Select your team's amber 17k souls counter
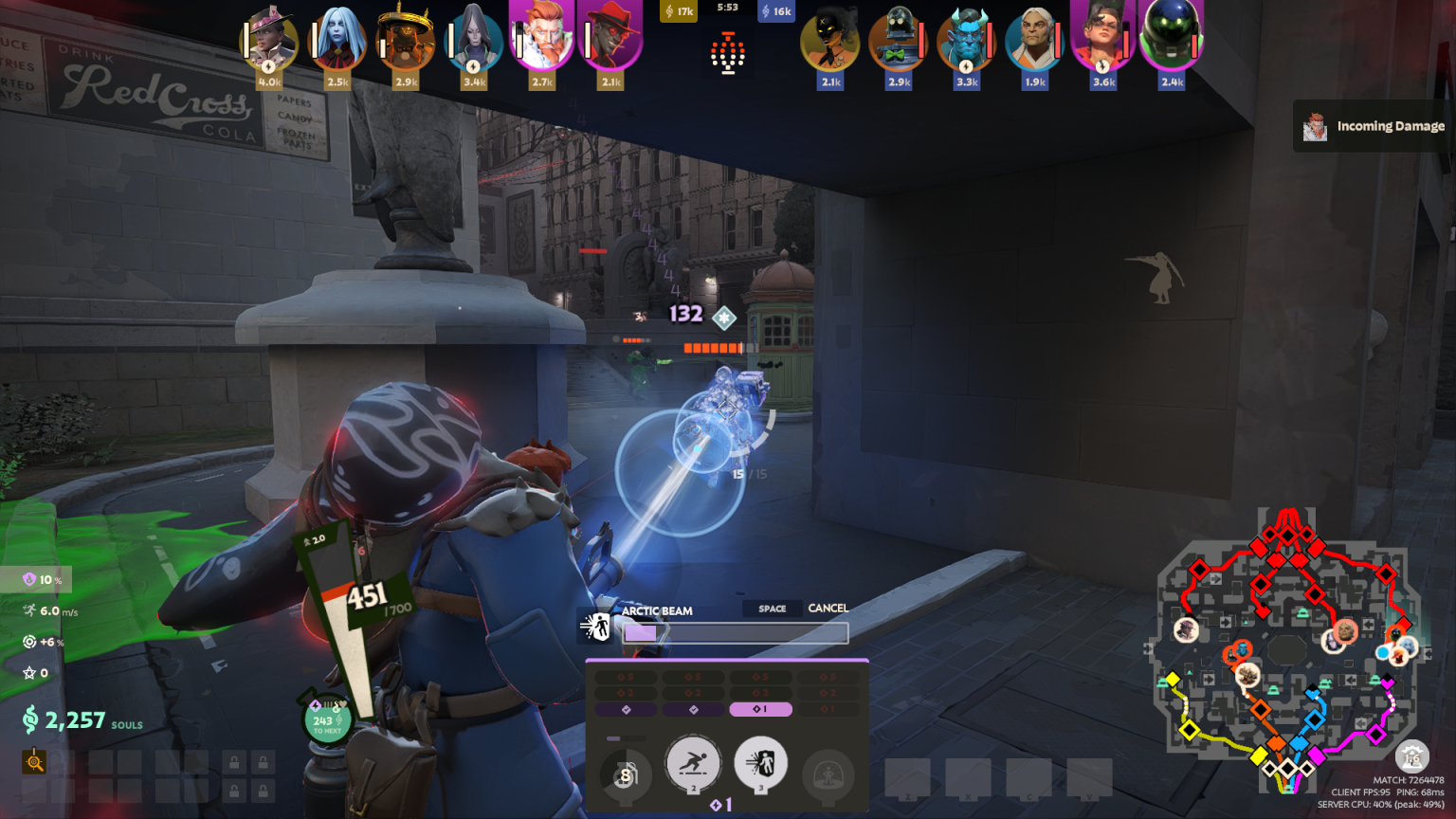The height and width of the screenshot is (819, 1456). 679,10
